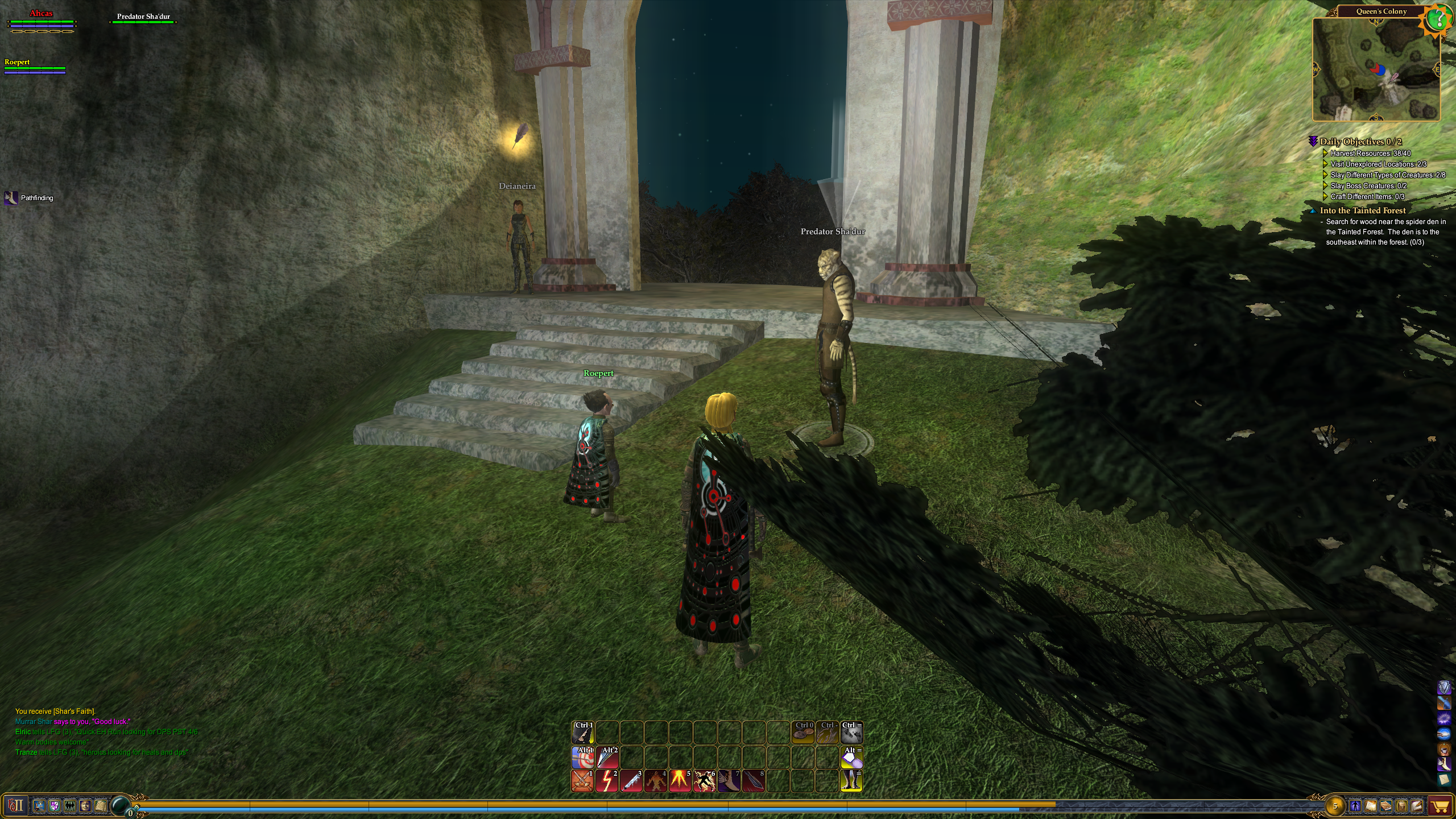Cast the fiery eruption ability in slot 5
This screenshot has height=819, width=1456.
[680, 781]
